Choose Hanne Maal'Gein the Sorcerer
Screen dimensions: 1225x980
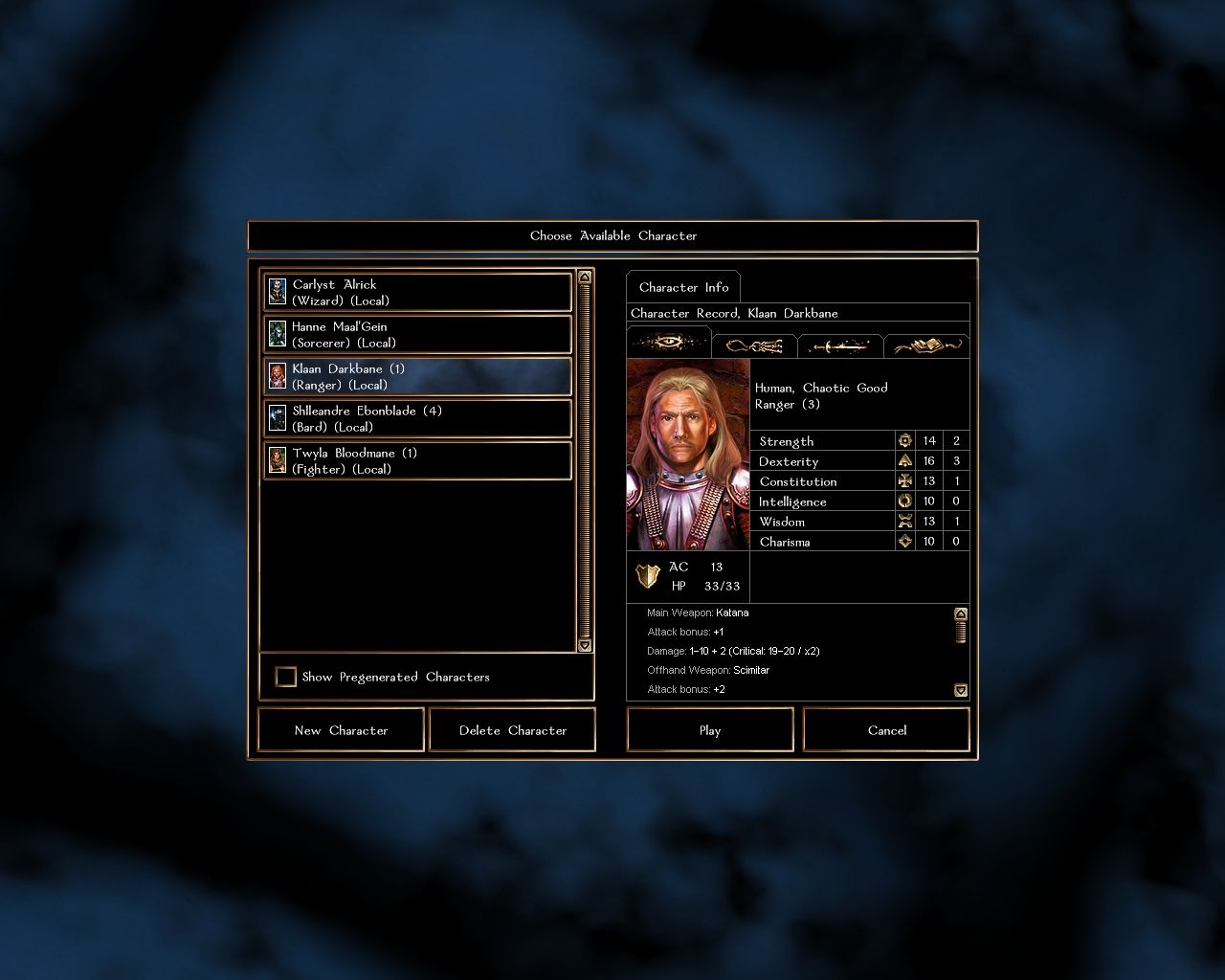(417, 334)
